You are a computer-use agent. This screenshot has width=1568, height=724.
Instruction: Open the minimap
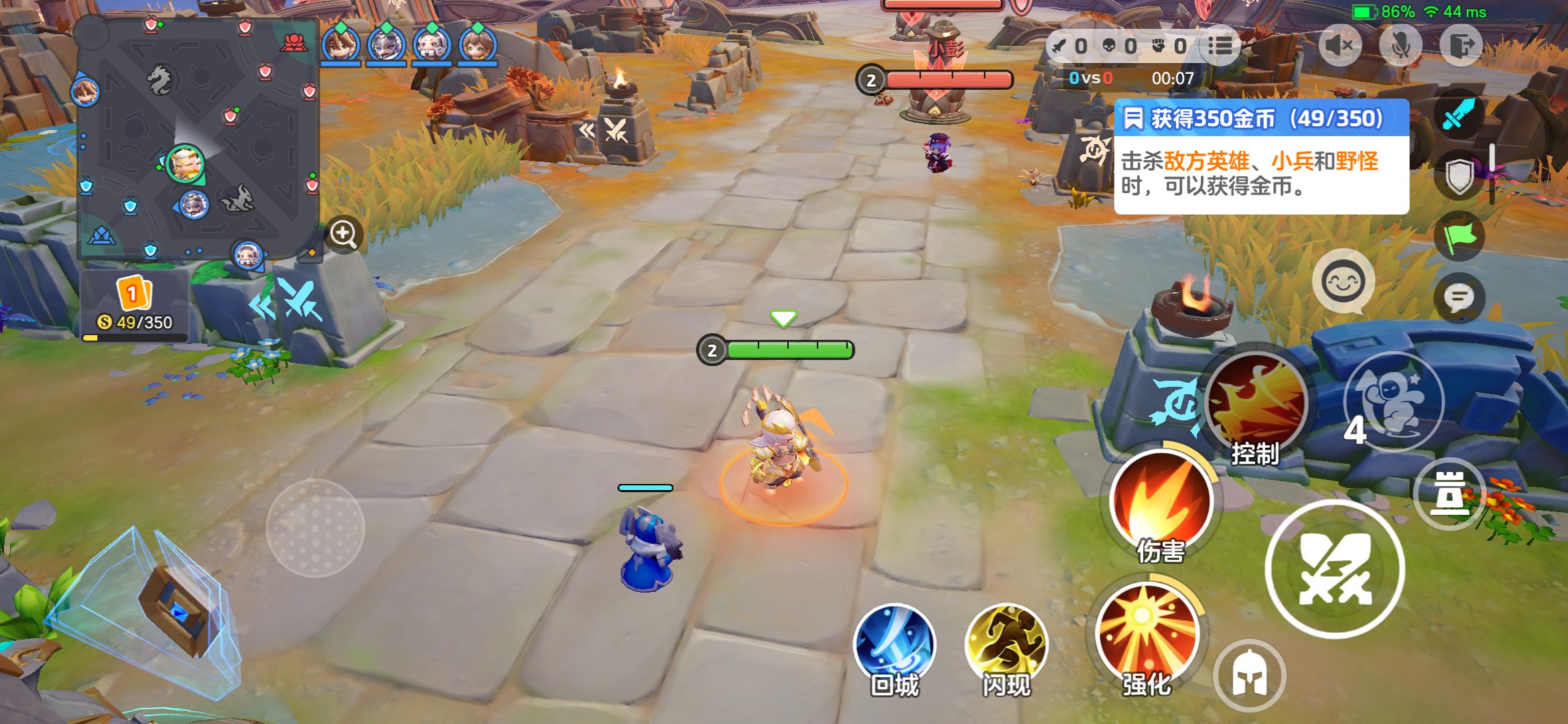(x=198, y=137)
